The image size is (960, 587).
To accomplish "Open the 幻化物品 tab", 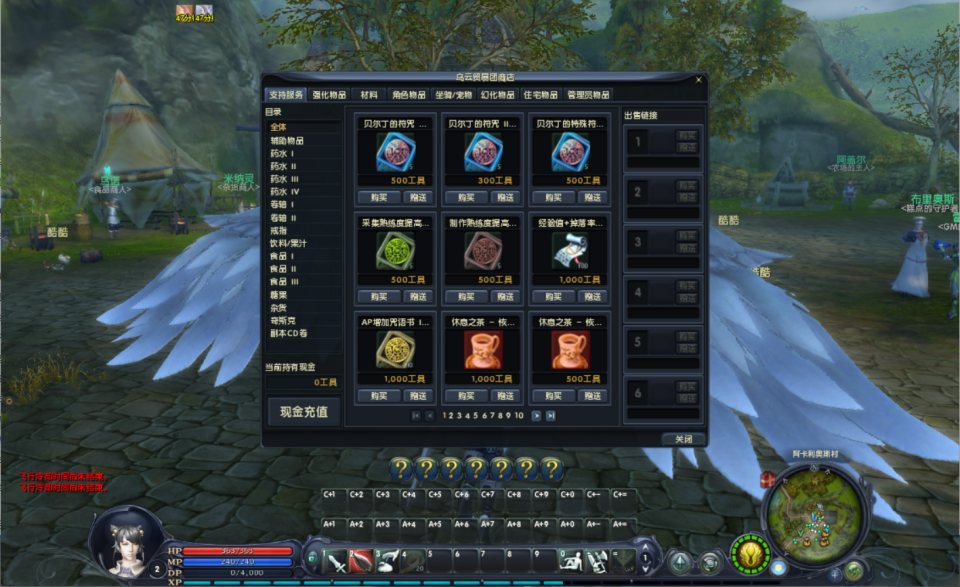I will pyautogui.click(x=498, y=95).
